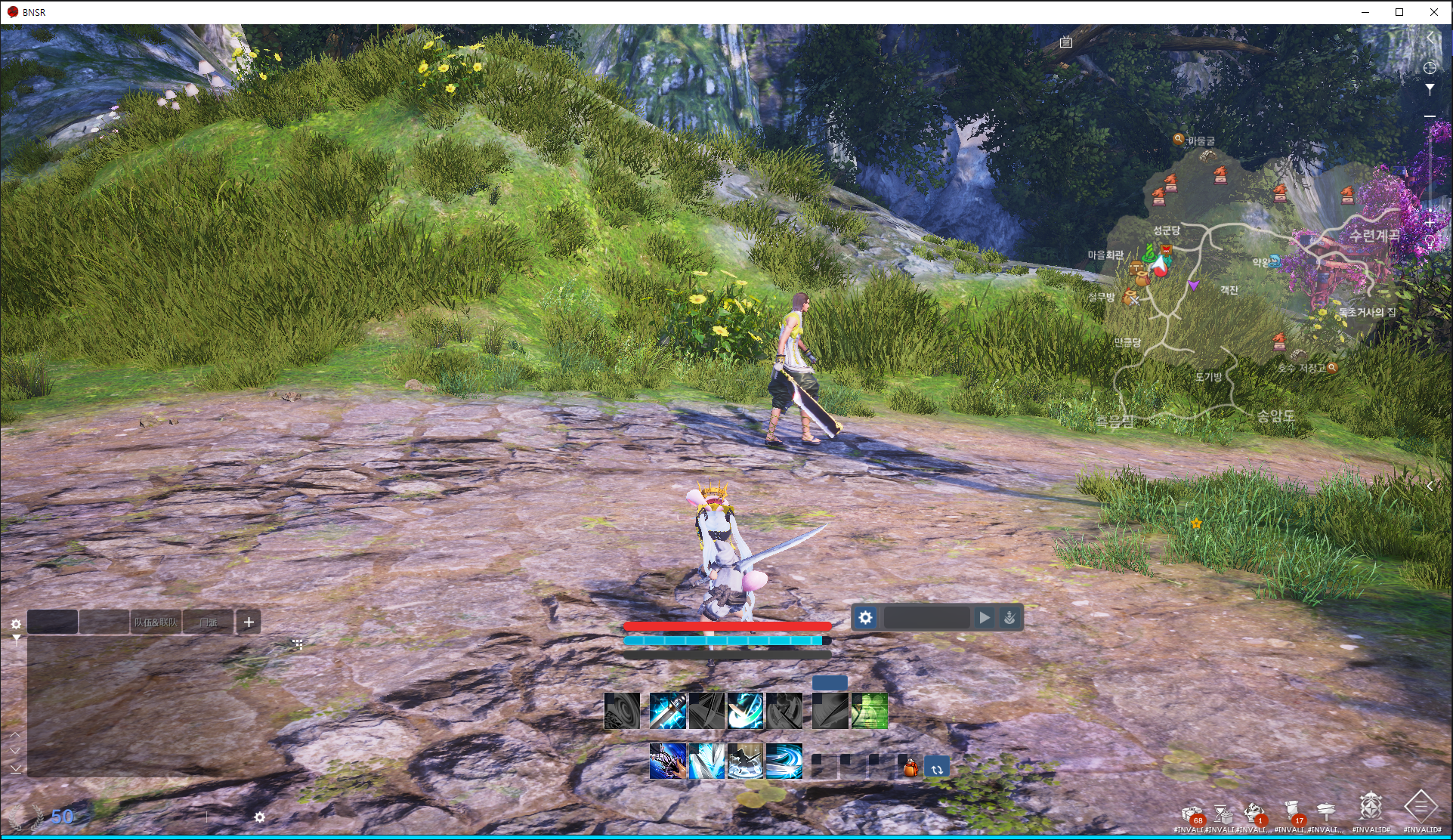Image resolution: width=1453 pixels, height=840 pixels.
Task: Open the 队伍&联队 chat tab
Action: 156,622
